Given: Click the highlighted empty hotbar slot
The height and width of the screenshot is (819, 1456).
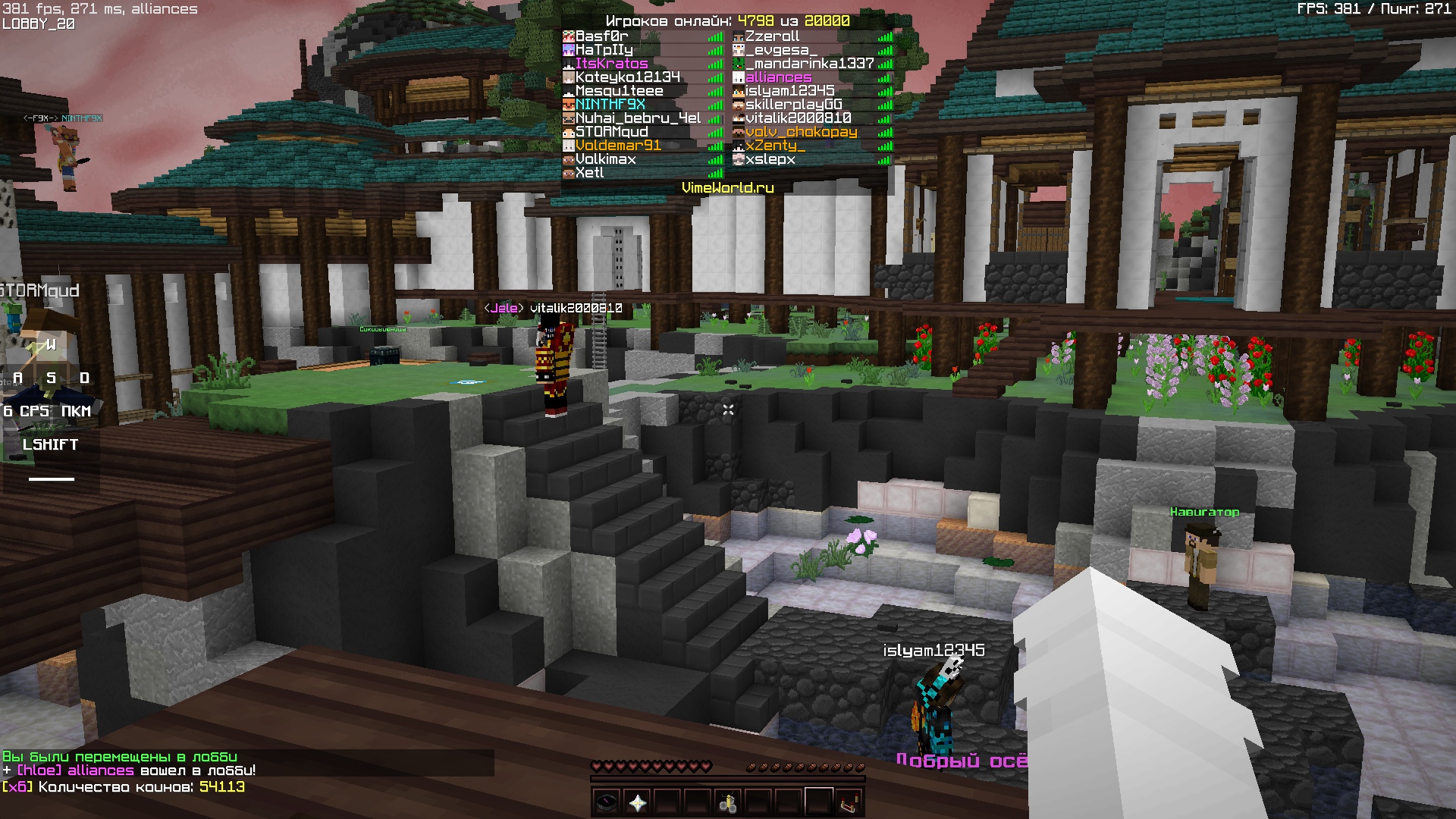Looking at the screenshot, I should pyautogui.click(x=819, y=801).
